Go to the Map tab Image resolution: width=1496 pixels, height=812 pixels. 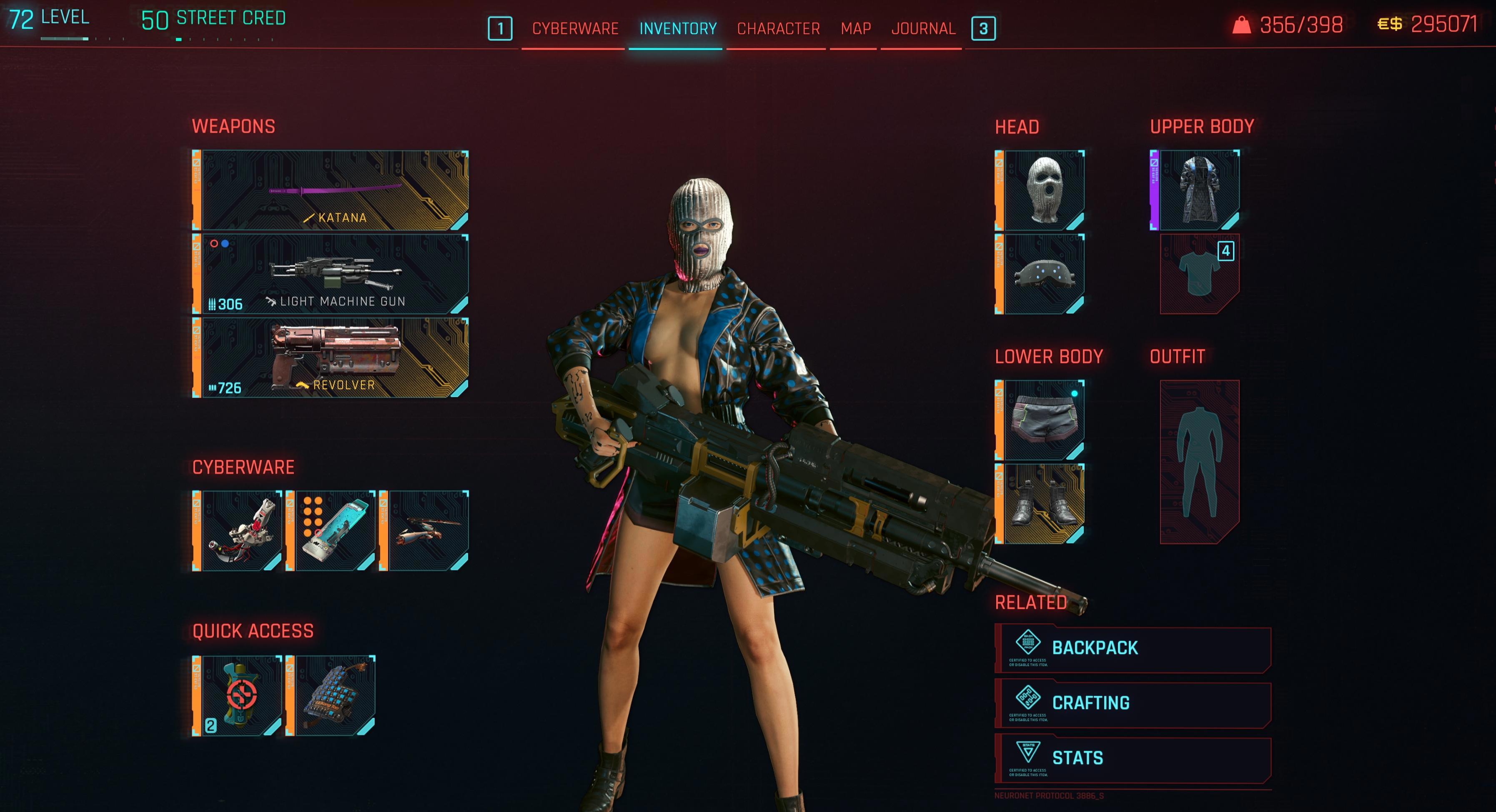tap(855, 28)
